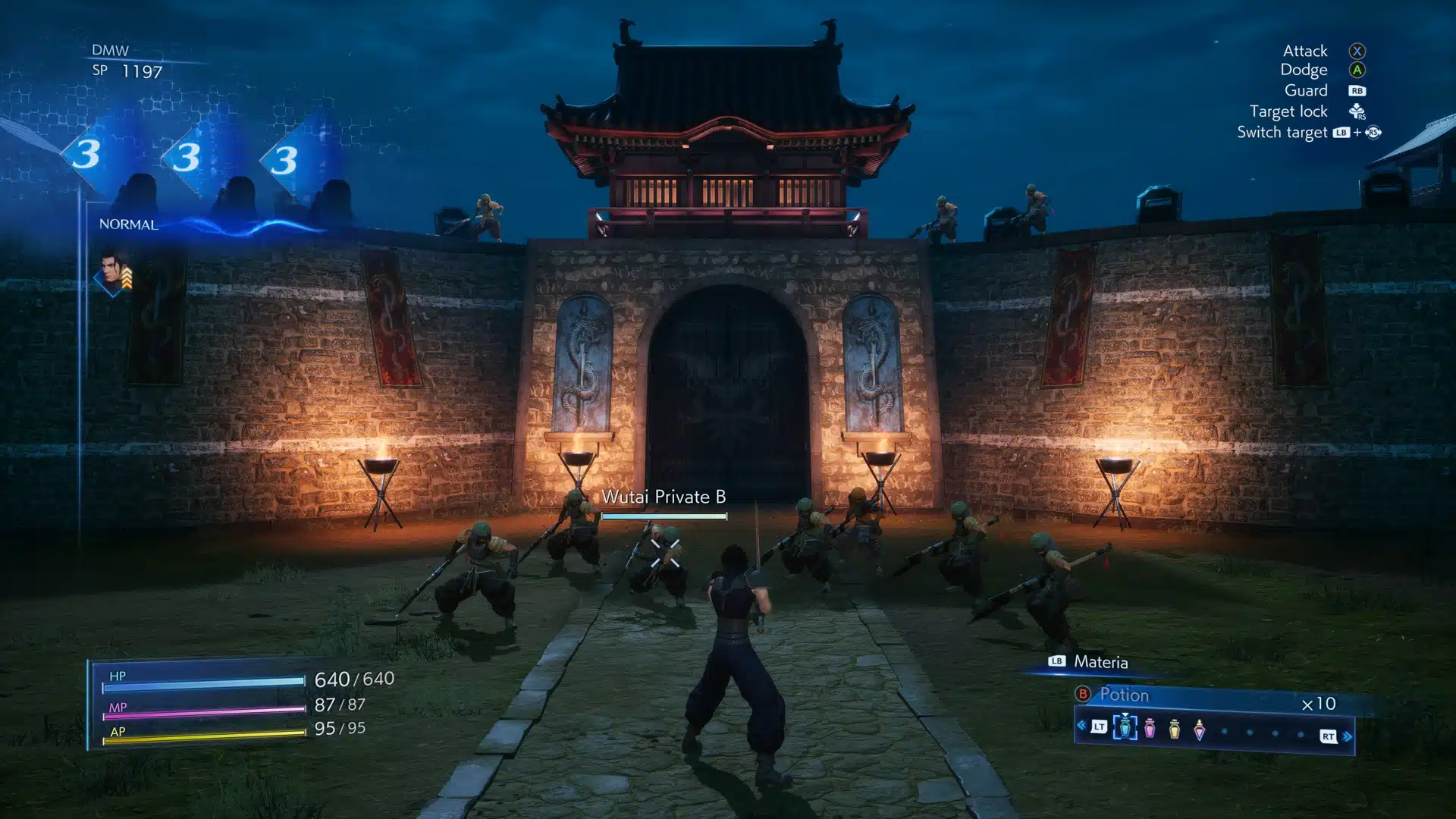
Task: Select the teal Potion item slot
Action: tap(1125, 728)
